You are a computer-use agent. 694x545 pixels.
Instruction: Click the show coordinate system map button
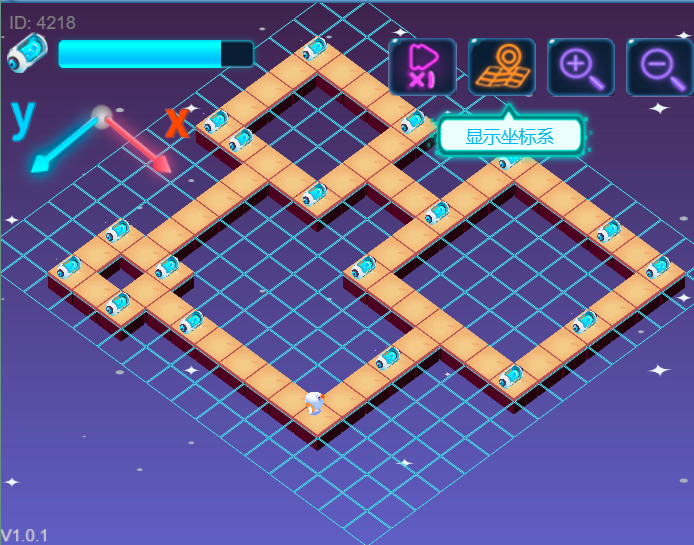502,67
